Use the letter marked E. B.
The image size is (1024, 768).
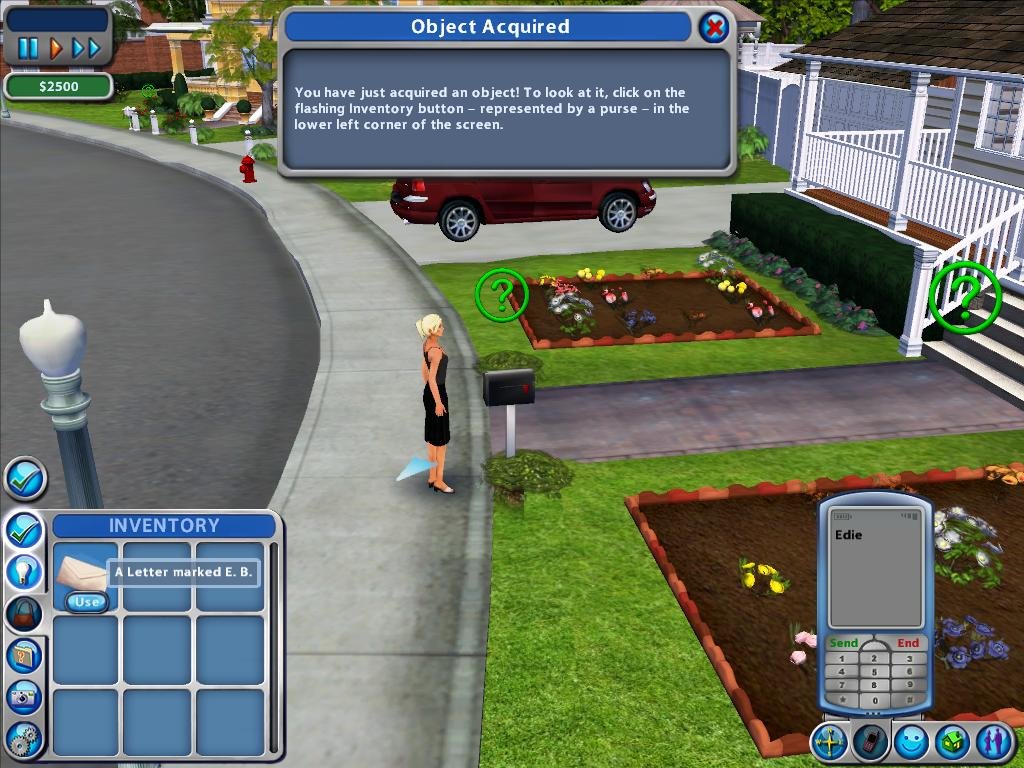tap(87, 602)
